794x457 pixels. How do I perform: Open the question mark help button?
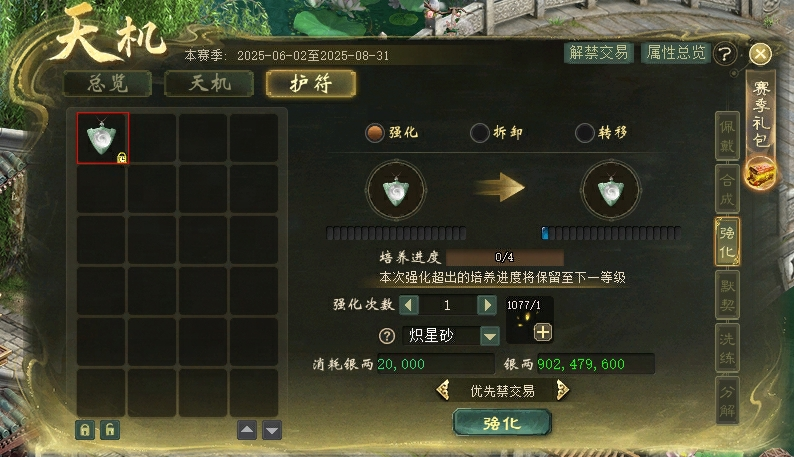pyautogui.click(x=726, y=54)
